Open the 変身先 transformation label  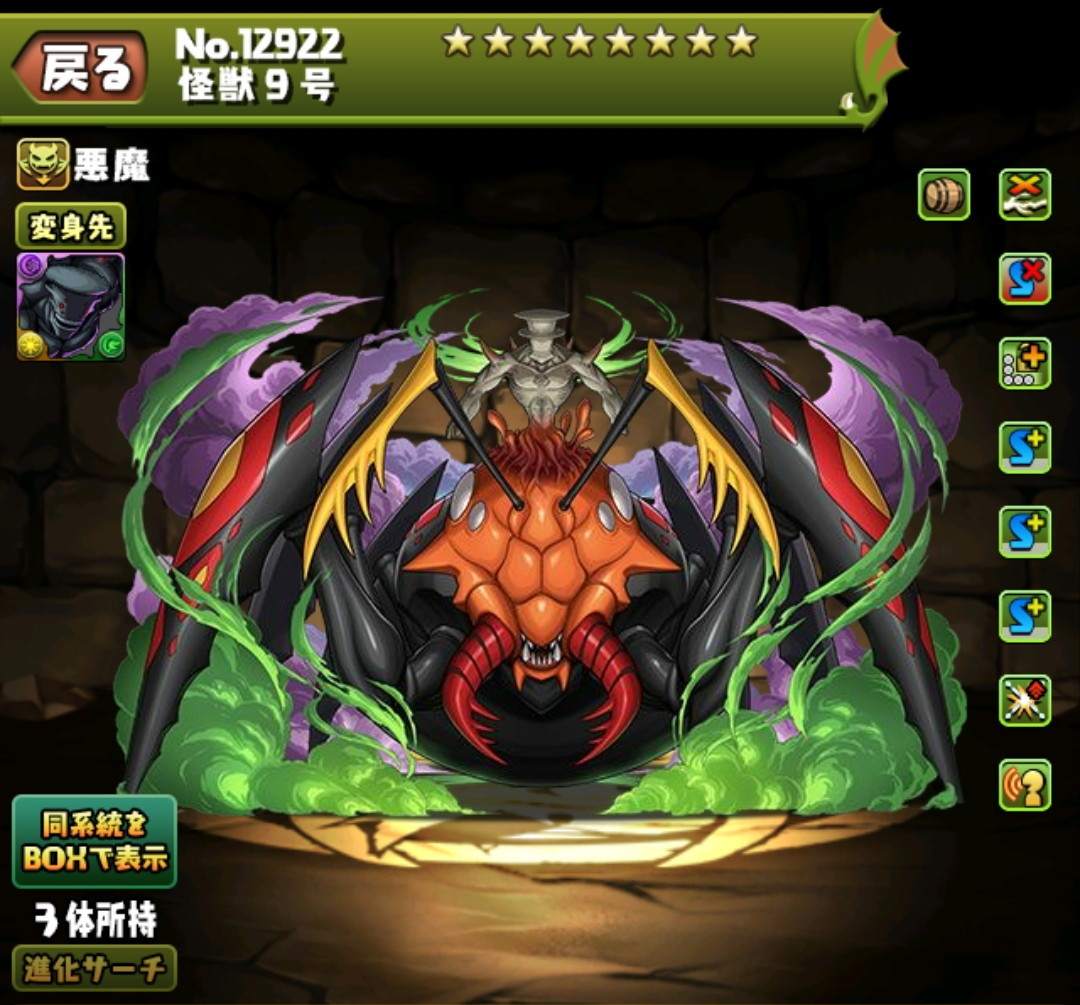pos(70,227)
